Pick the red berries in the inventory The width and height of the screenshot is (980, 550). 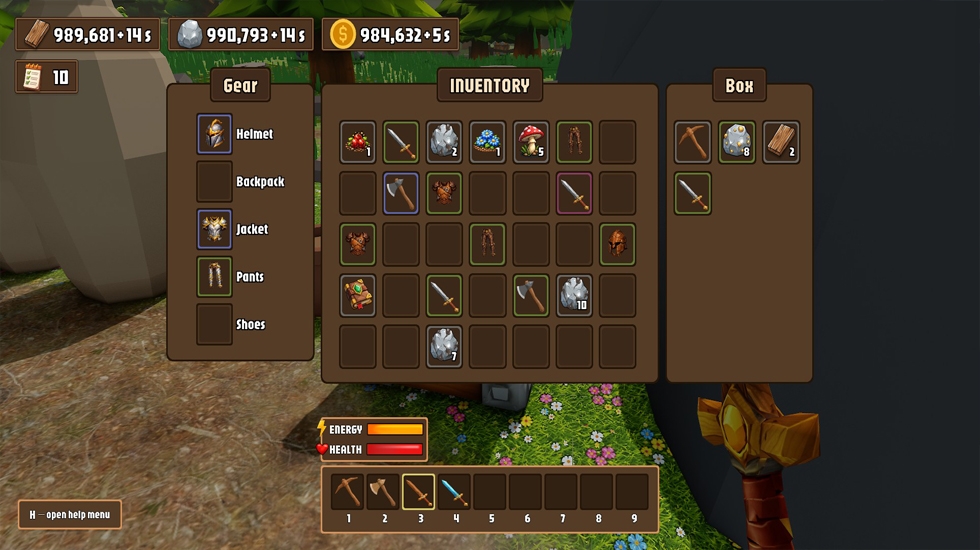pyautogui.click(x=358, y=142)
